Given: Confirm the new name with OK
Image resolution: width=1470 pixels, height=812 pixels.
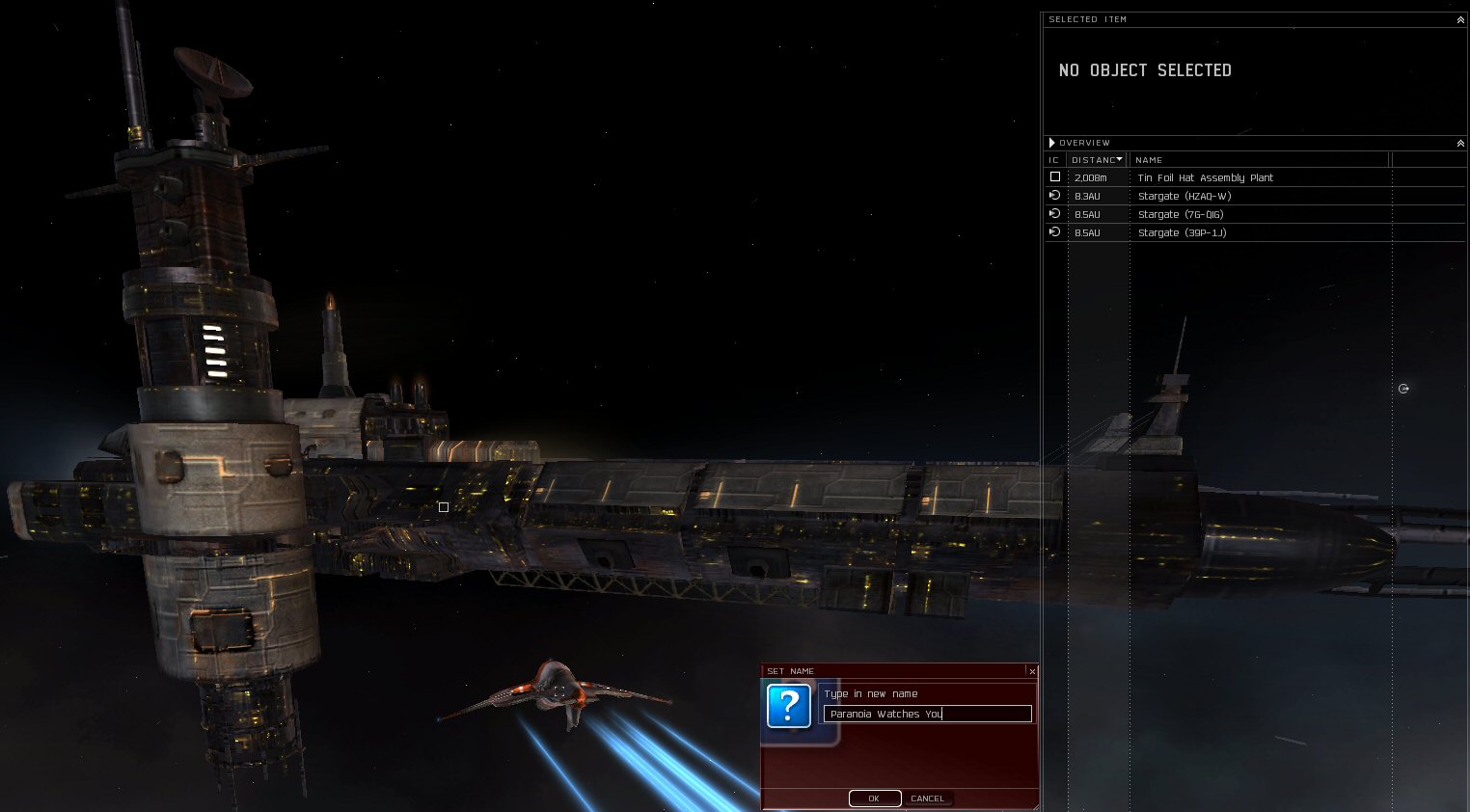Looking at the screenshot, I should [x=874, y=798].
